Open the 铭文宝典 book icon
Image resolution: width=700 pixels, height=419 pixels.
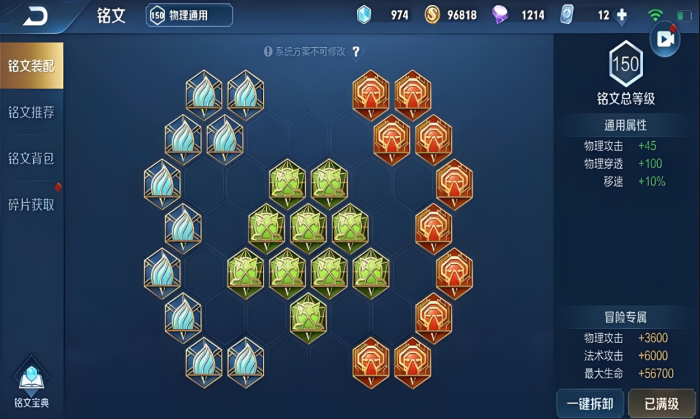point(31,383)
